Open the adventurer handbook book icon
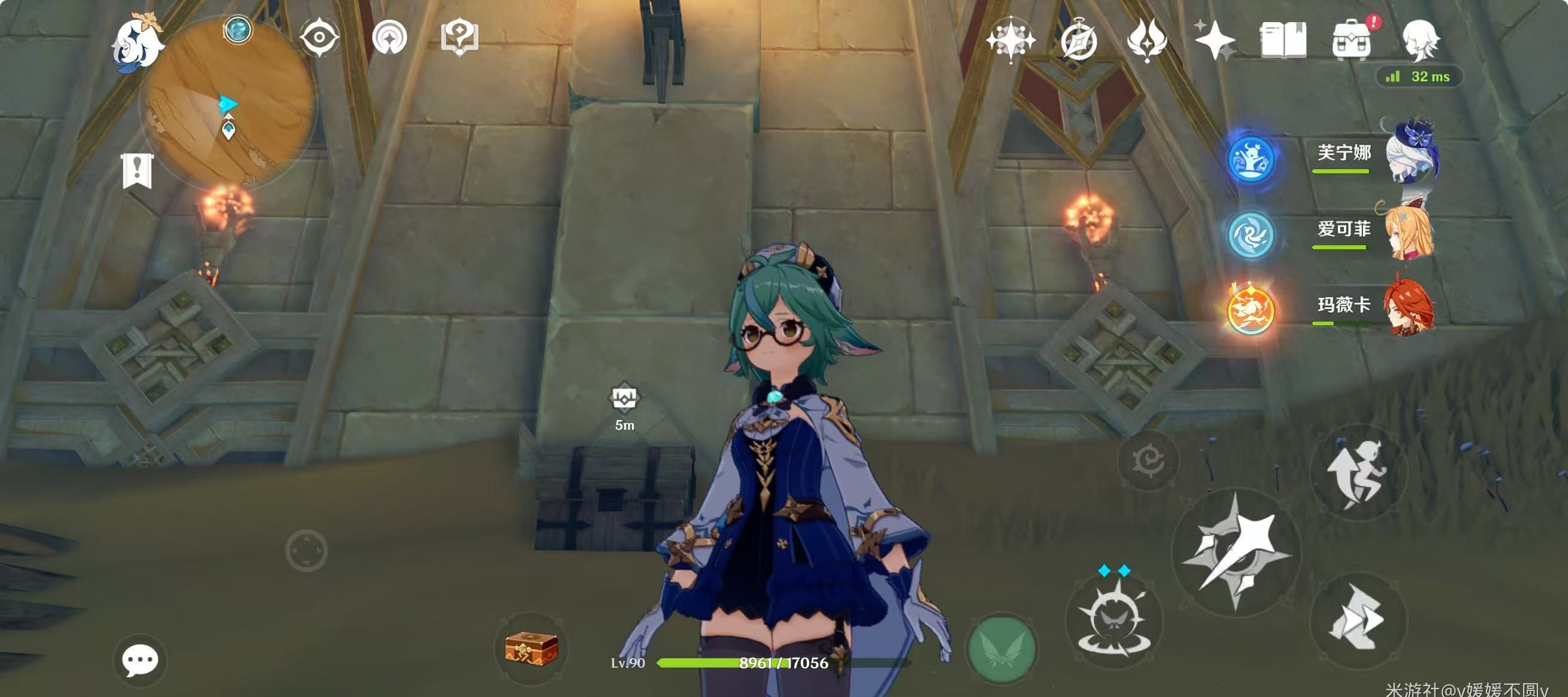The width and height of the screenshot is (1568, 697). click(1283, 40)
